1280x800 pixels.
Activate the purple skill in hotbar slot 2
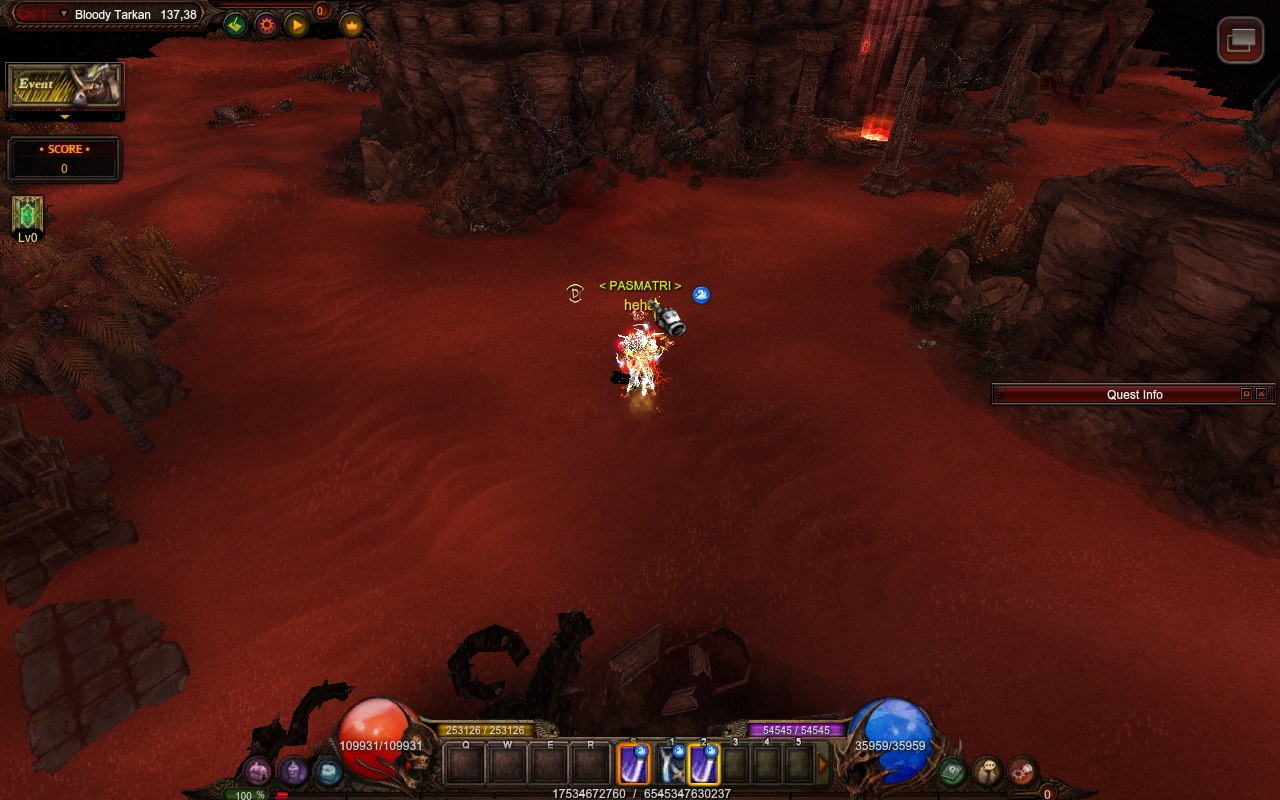tap(704, 766)
